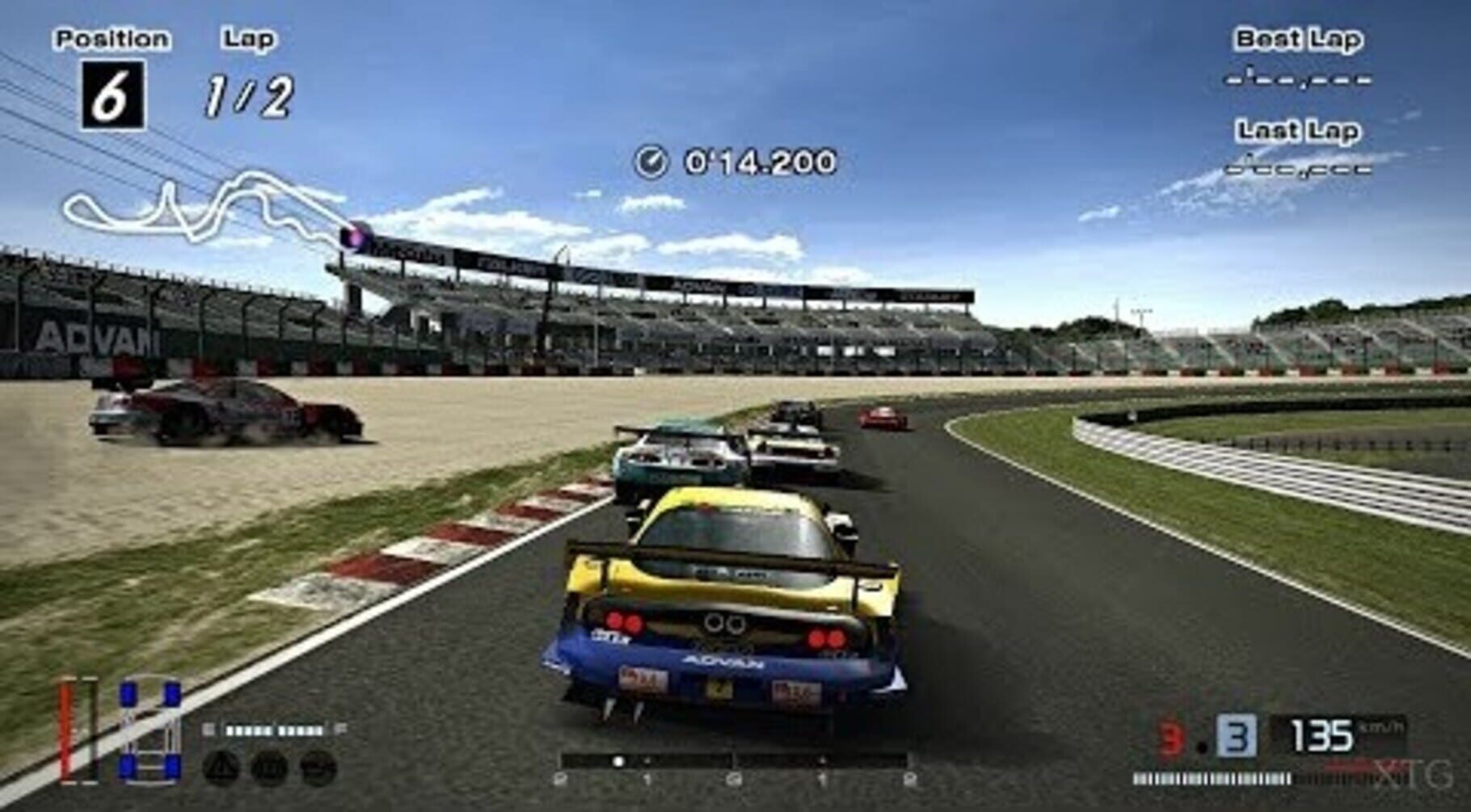Select the km/h speed unit label
The height and width of the screenshot is (812, 1471).
click(1379, 730)
